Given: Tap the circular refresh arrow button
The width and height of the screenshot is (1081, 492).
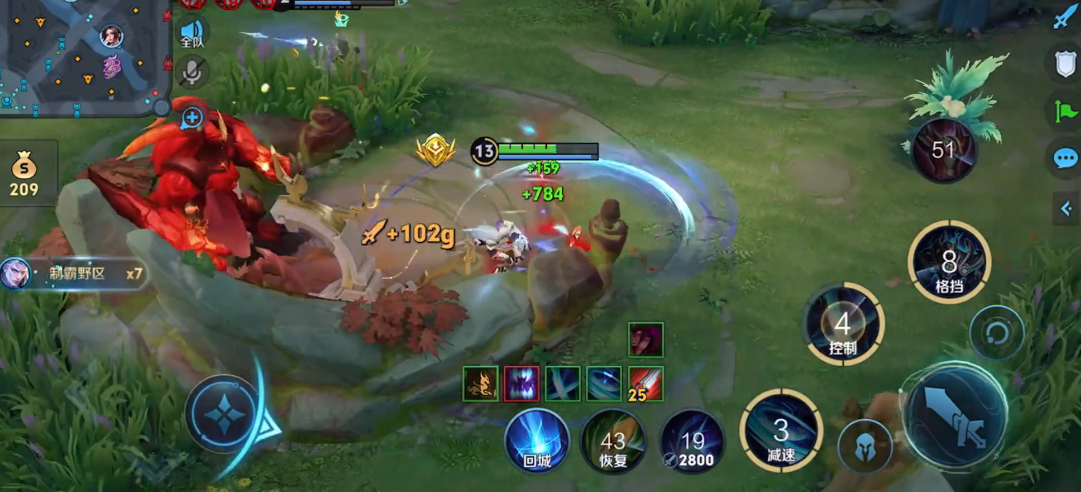Looking at the screenshot, I should [x=996, y=333].
